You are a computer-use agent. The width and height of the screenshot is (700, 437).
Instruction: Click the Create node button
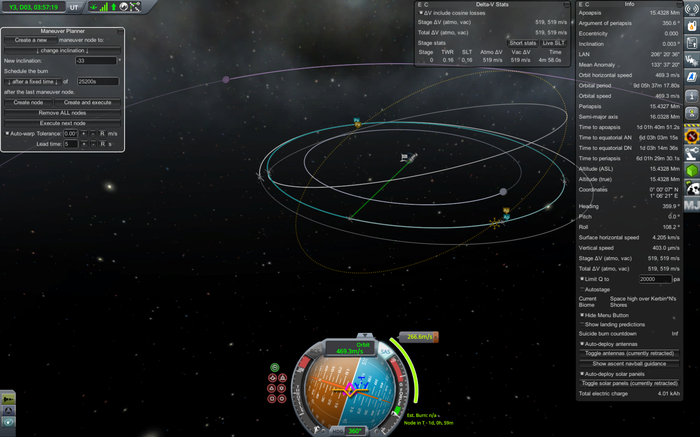(28, 102)
